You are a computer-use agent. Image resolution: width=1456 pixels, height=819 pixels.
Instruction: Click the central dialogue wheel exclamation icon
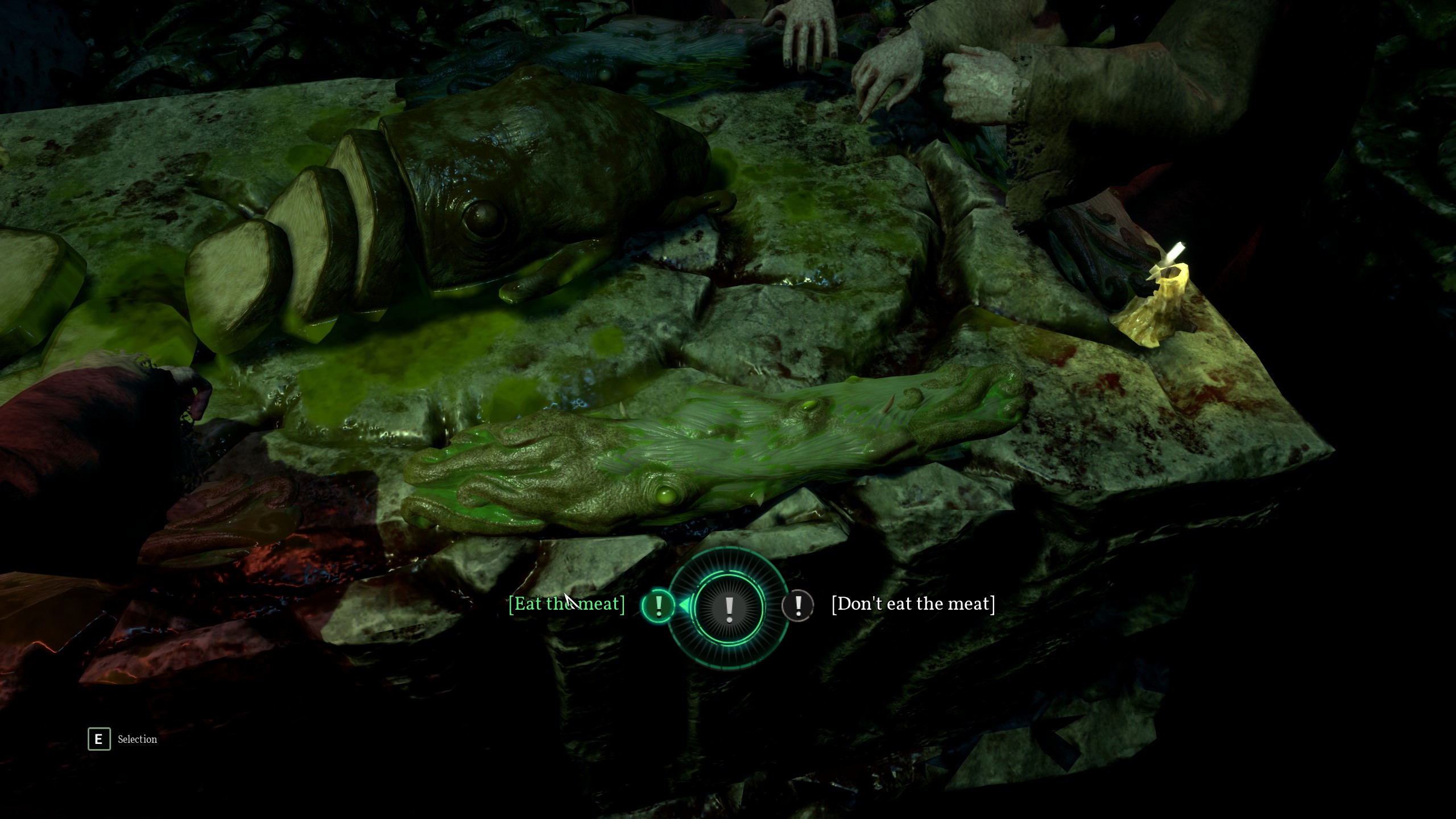coord(729,608)
